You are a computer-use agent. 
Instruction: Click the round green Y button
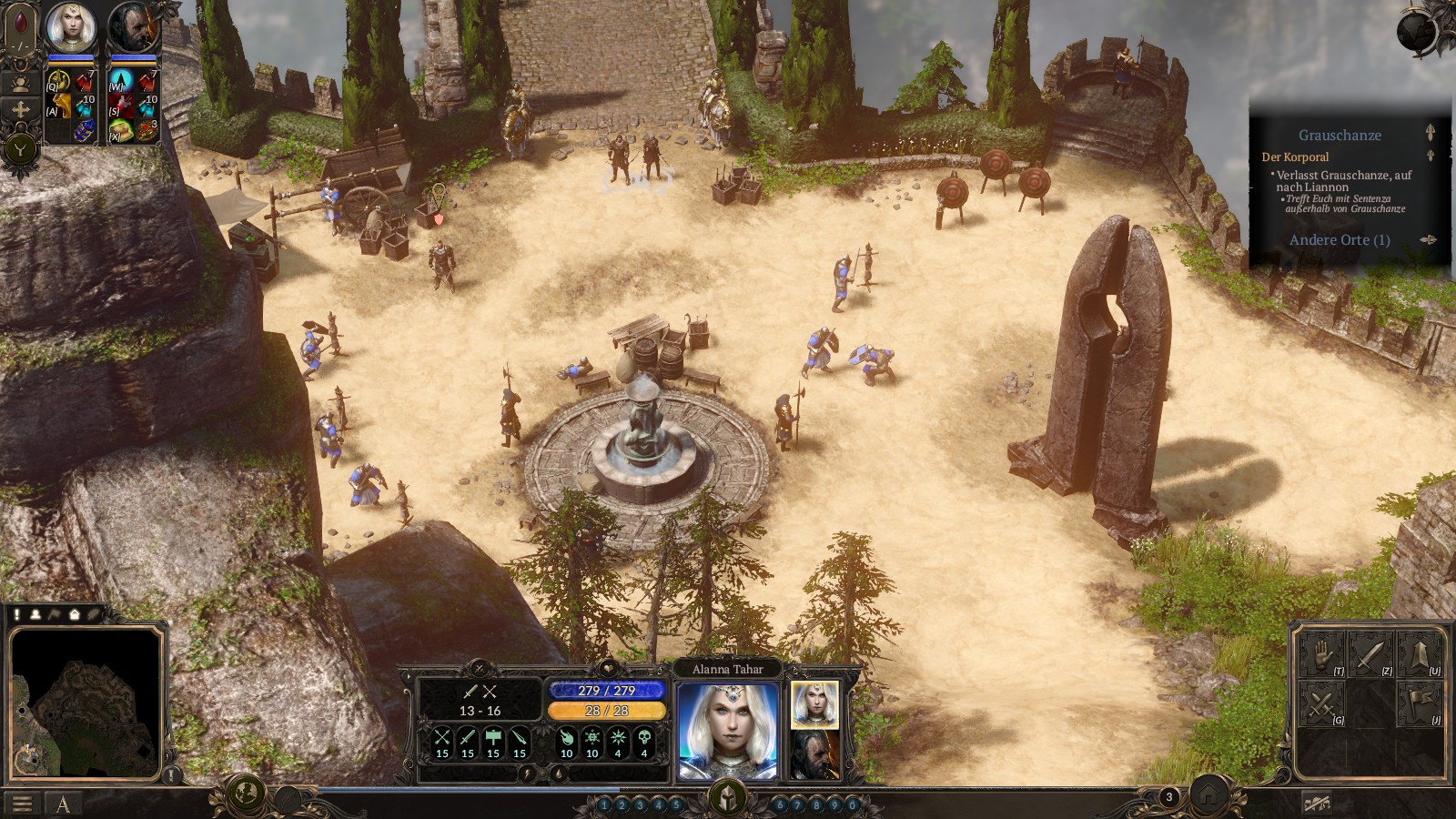tap(20, 148)
